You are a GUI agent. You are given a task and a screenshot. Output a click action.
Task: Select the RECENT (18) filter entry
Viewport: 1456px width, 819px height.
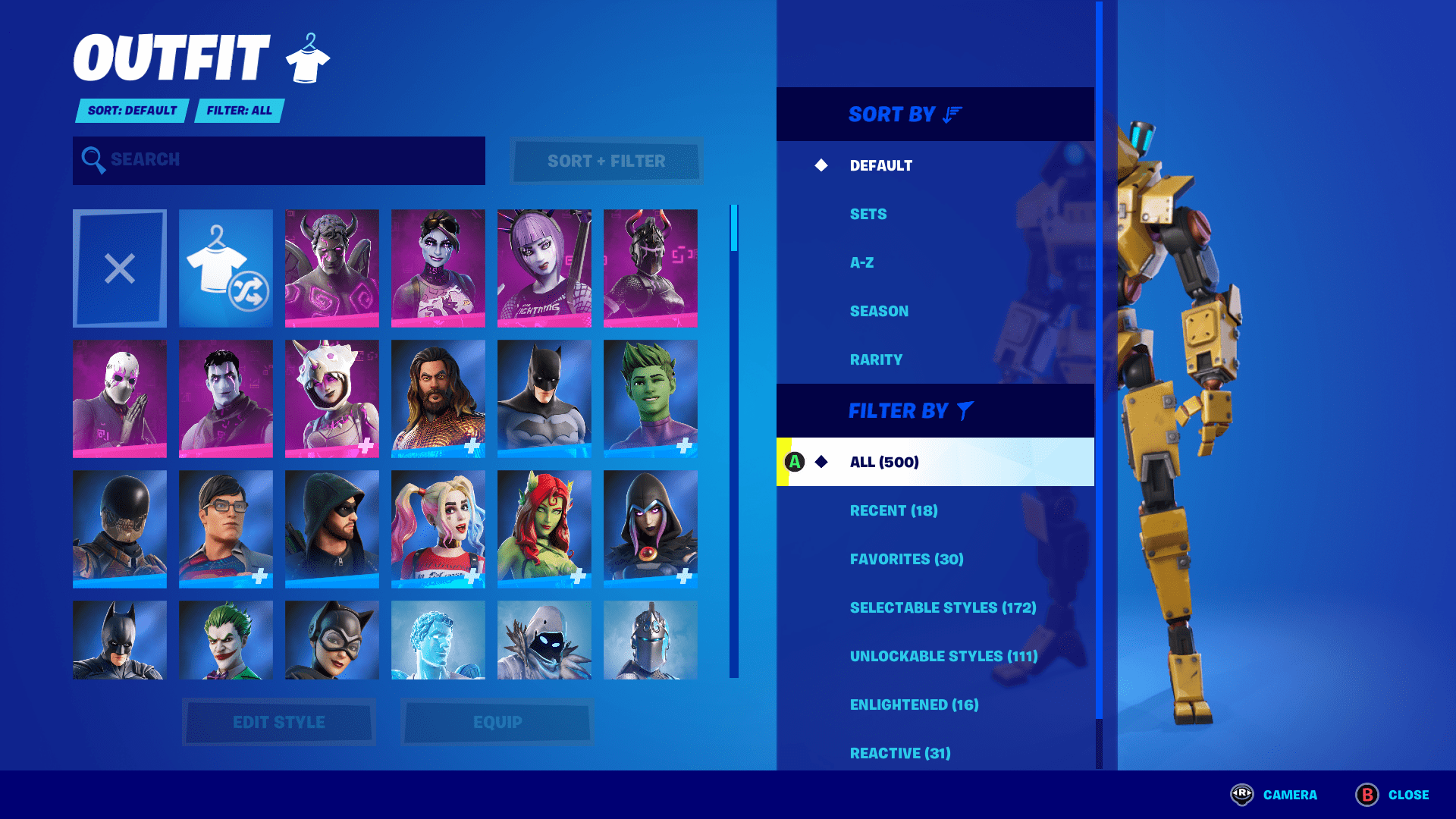click(x=895, y=510)
